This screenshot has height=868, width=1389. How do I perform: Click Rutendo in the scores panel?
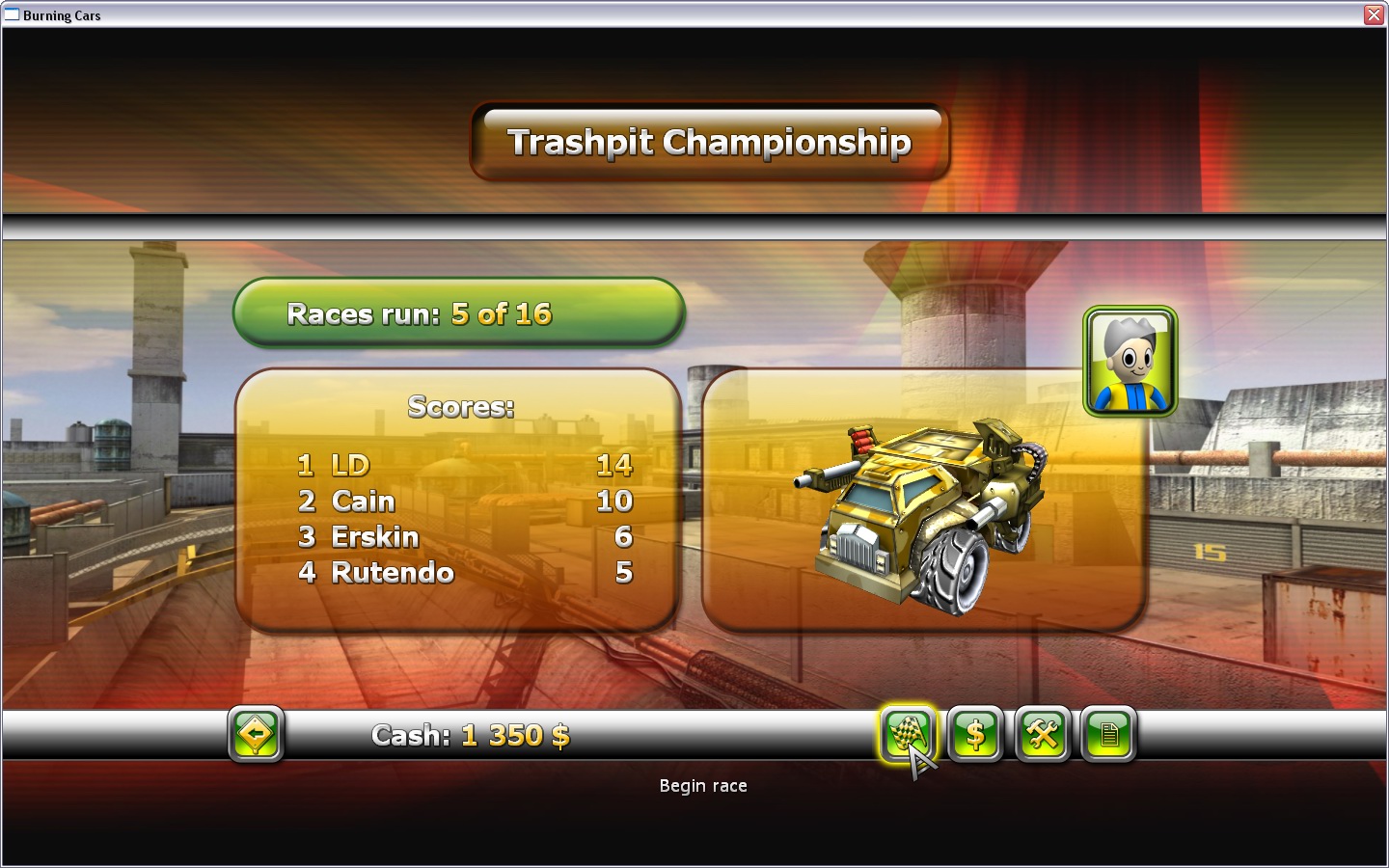coord(394,573)
